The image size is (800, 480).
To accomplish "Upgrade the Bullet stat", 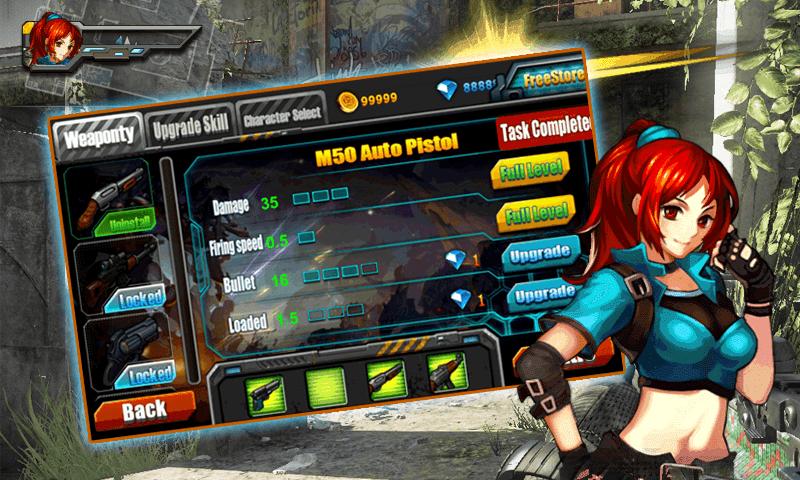I will pos(540,253).
